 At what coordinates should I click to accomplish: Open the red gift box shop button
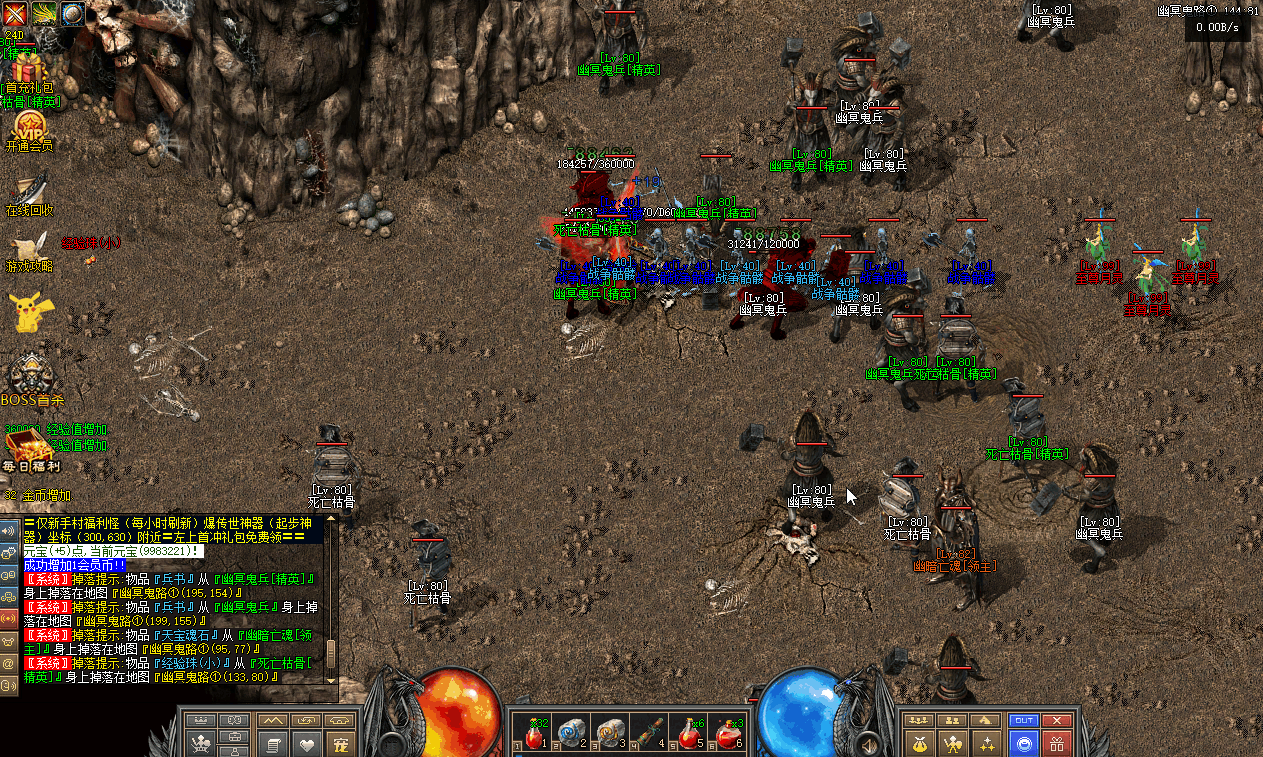pyautogui.click(x=1057, y=744)
